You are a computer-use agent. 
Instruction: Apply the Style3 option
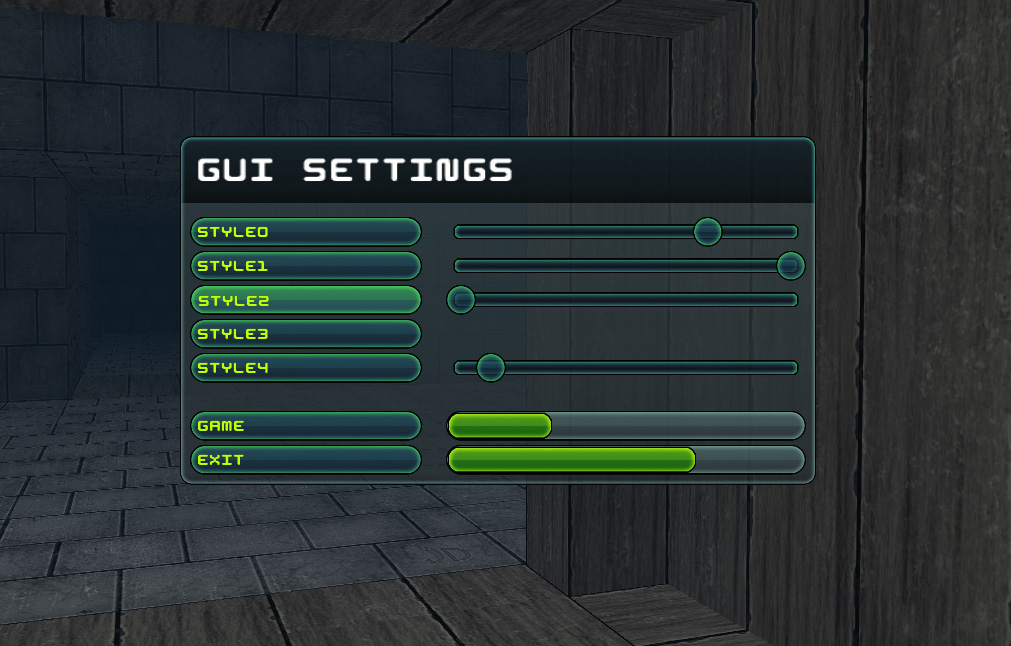[x=305, y=334]
